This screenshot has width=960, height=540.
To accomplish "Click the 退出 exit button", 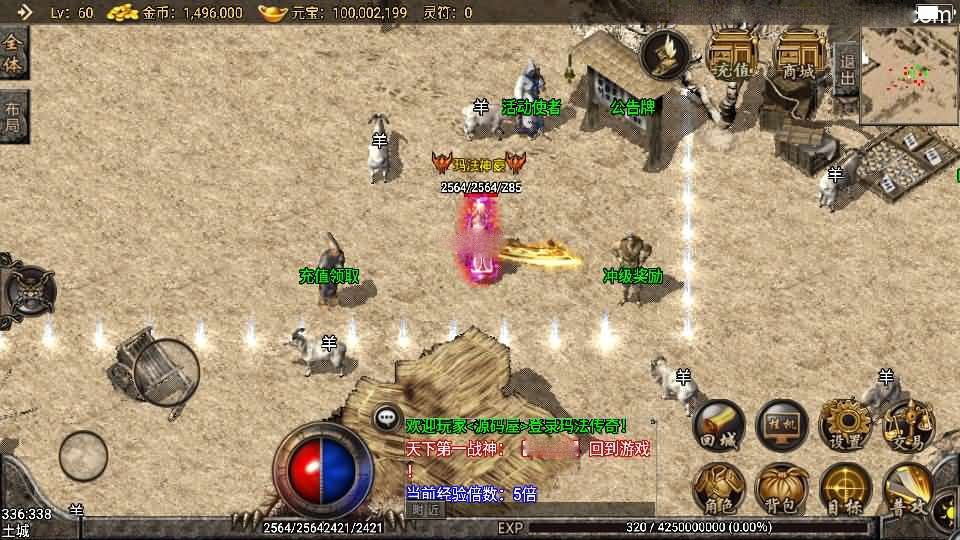I will tap(846, 68).
